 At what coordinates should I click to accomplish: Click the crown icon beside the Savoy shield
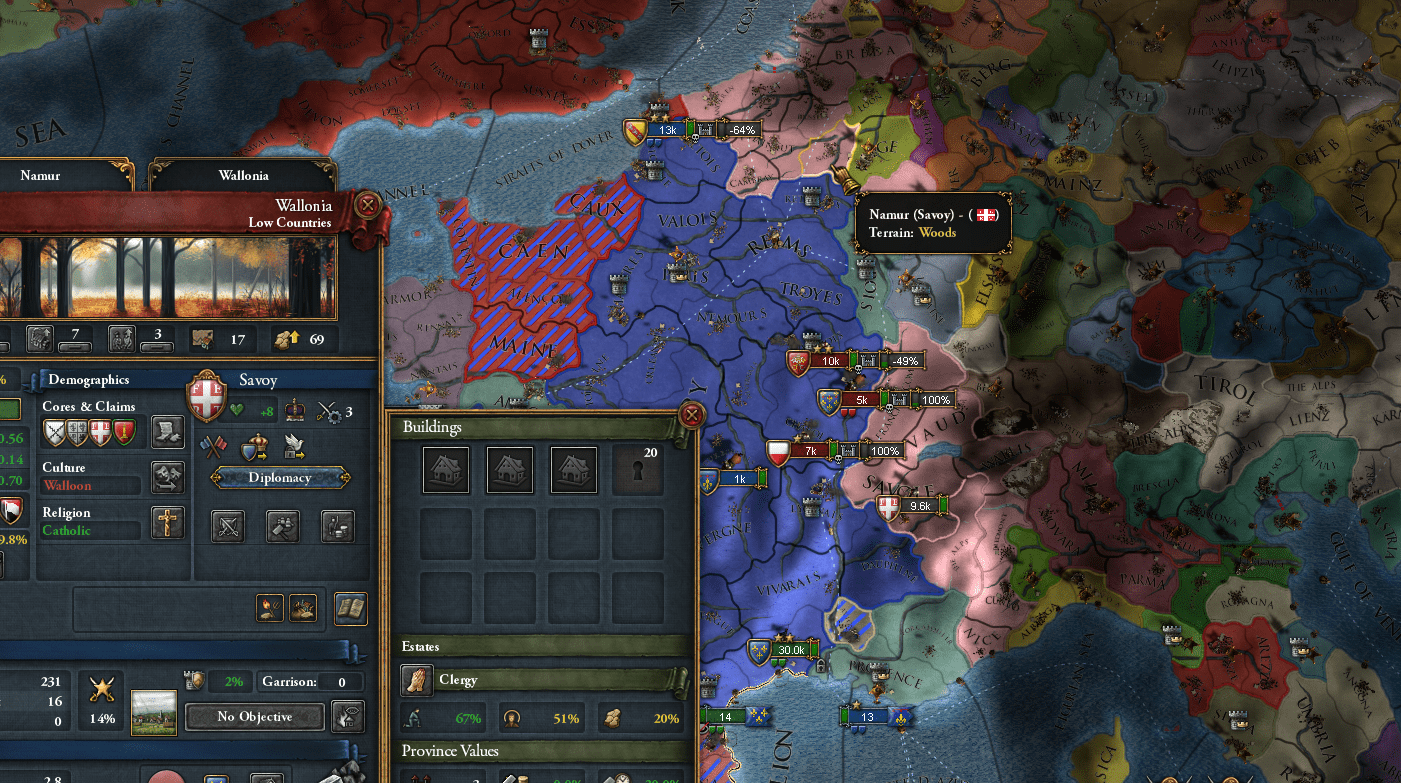[295, 411]
